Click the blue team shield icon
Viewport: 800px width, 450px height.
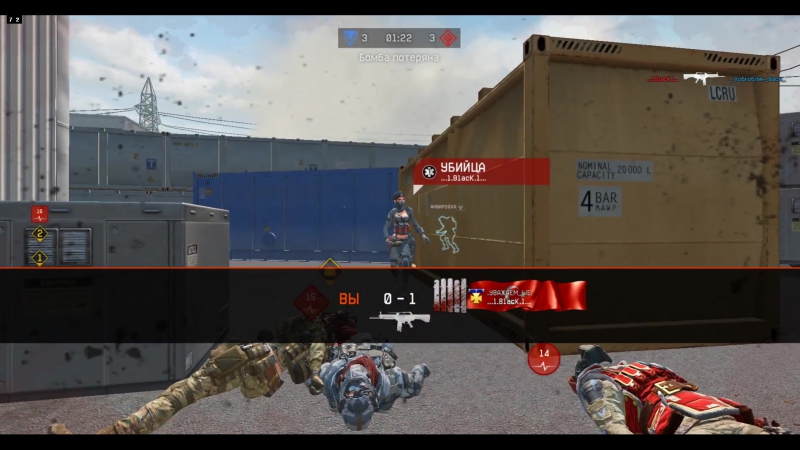coord(350,38)
